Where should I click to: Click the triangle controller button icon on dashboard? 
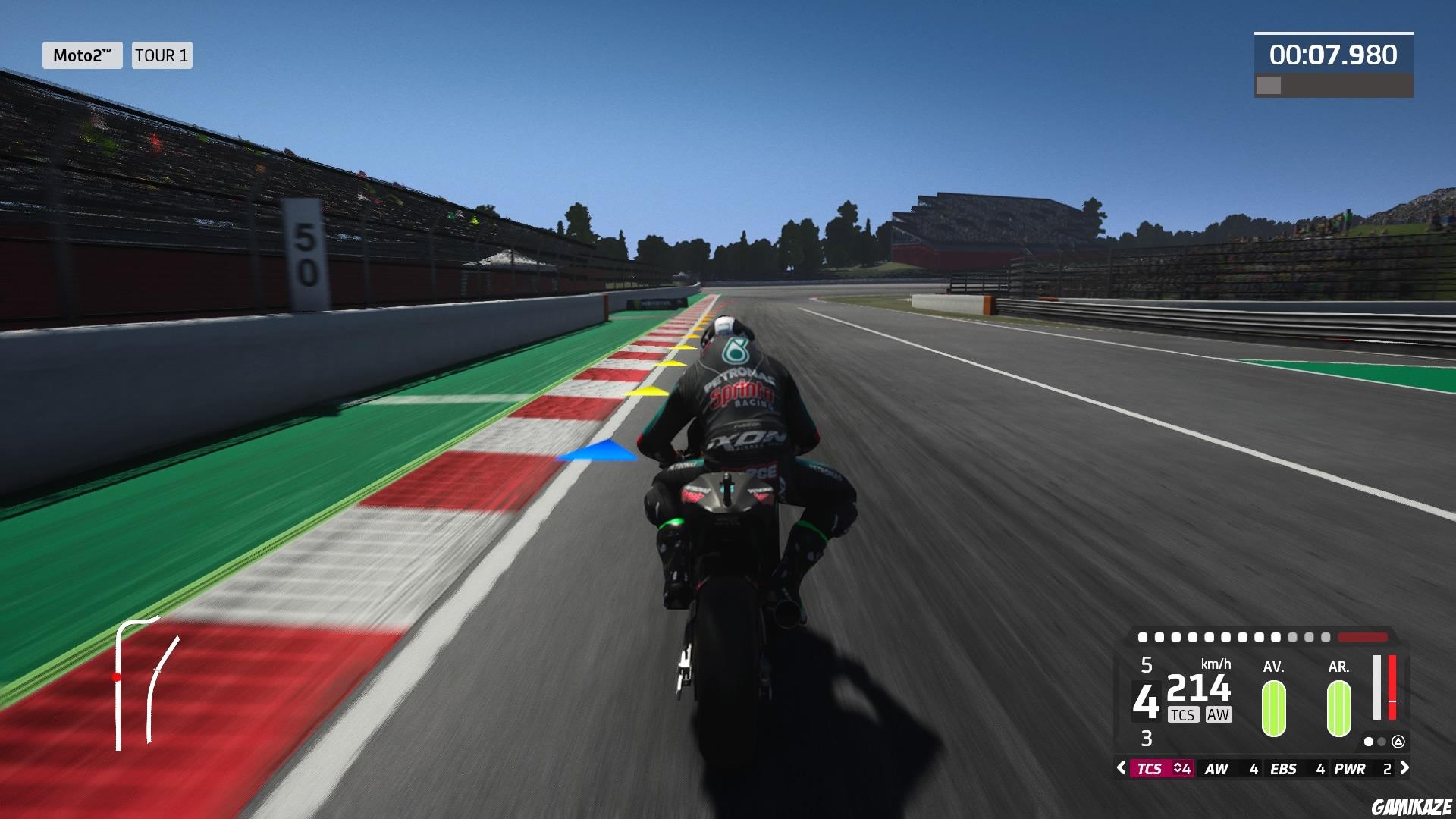(1399, 742)
